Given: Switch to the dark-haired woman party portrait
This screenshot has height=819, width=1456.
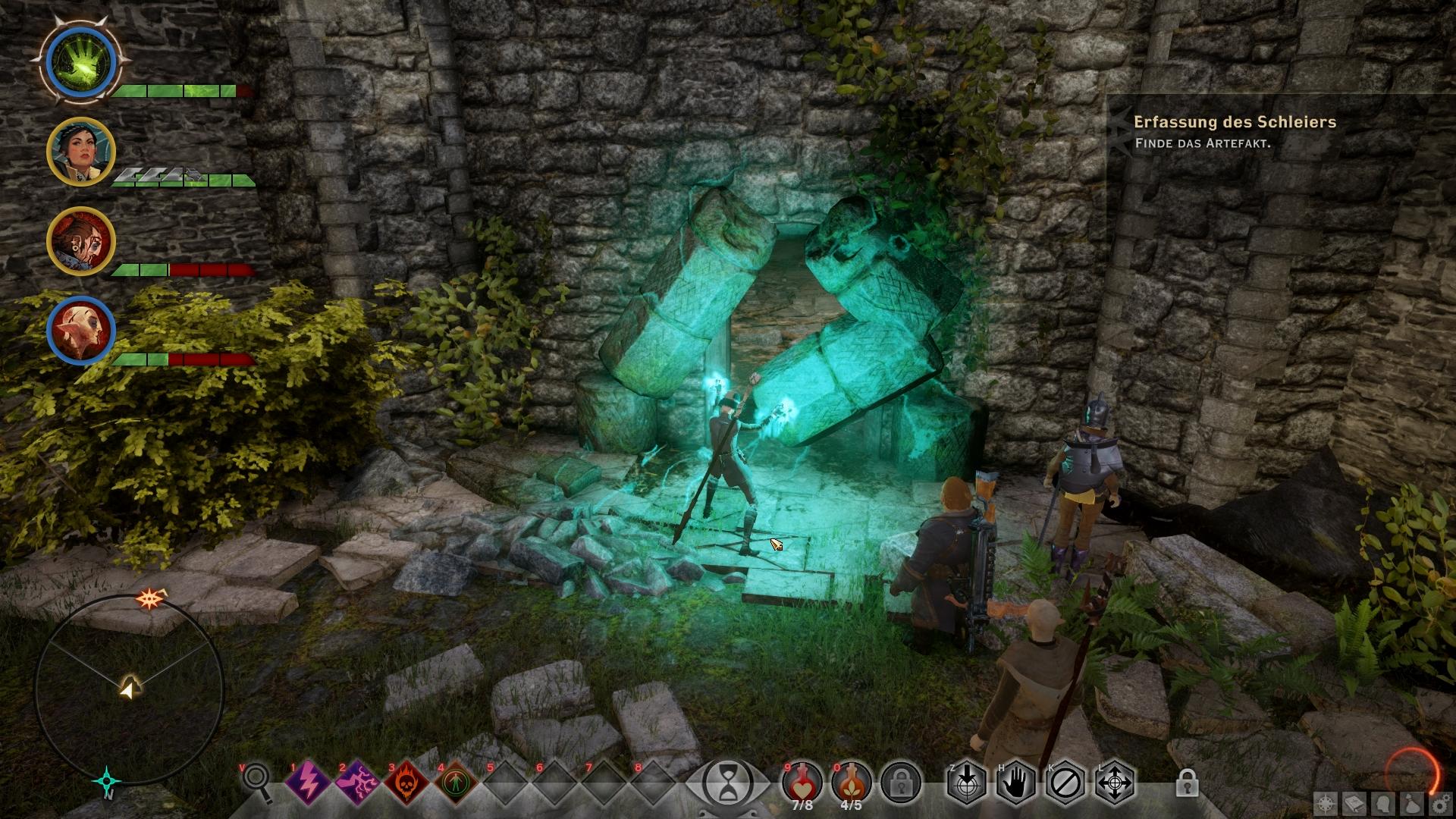Looking at the screenshot, I should click(80, 152).
